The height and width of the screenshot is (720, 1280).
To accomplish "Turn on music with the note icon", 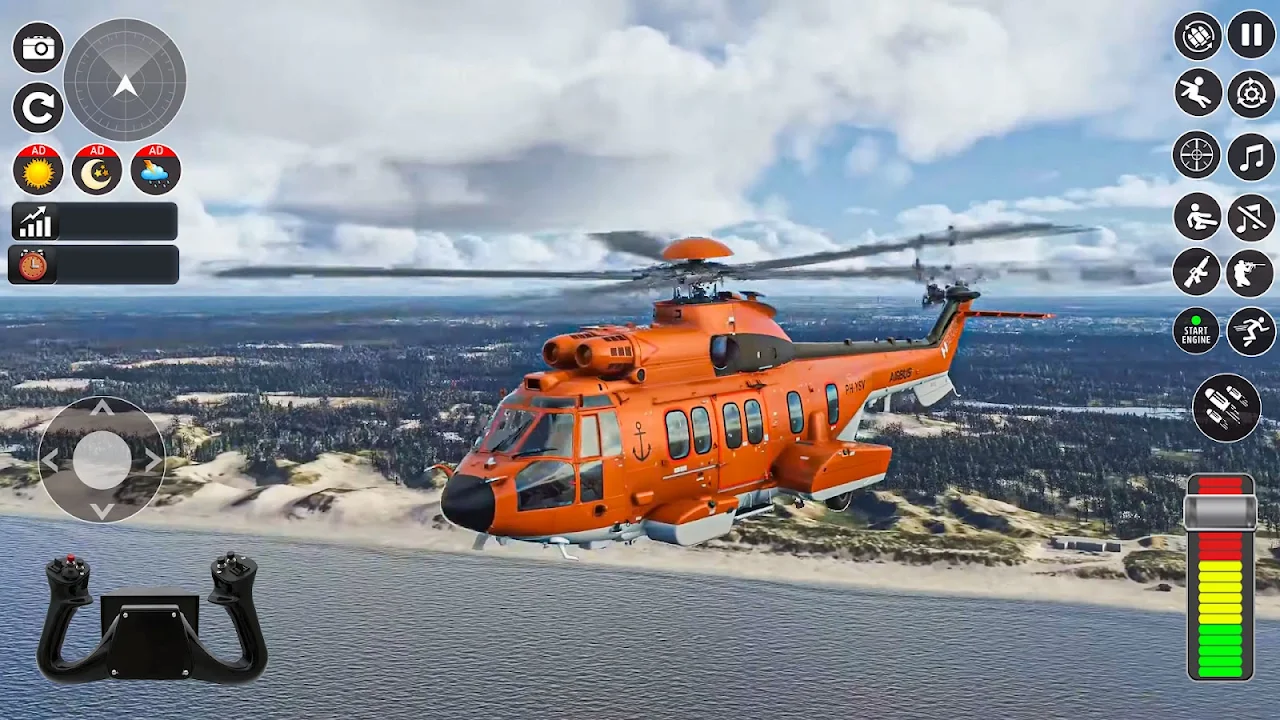I will tap(1251, 156).
